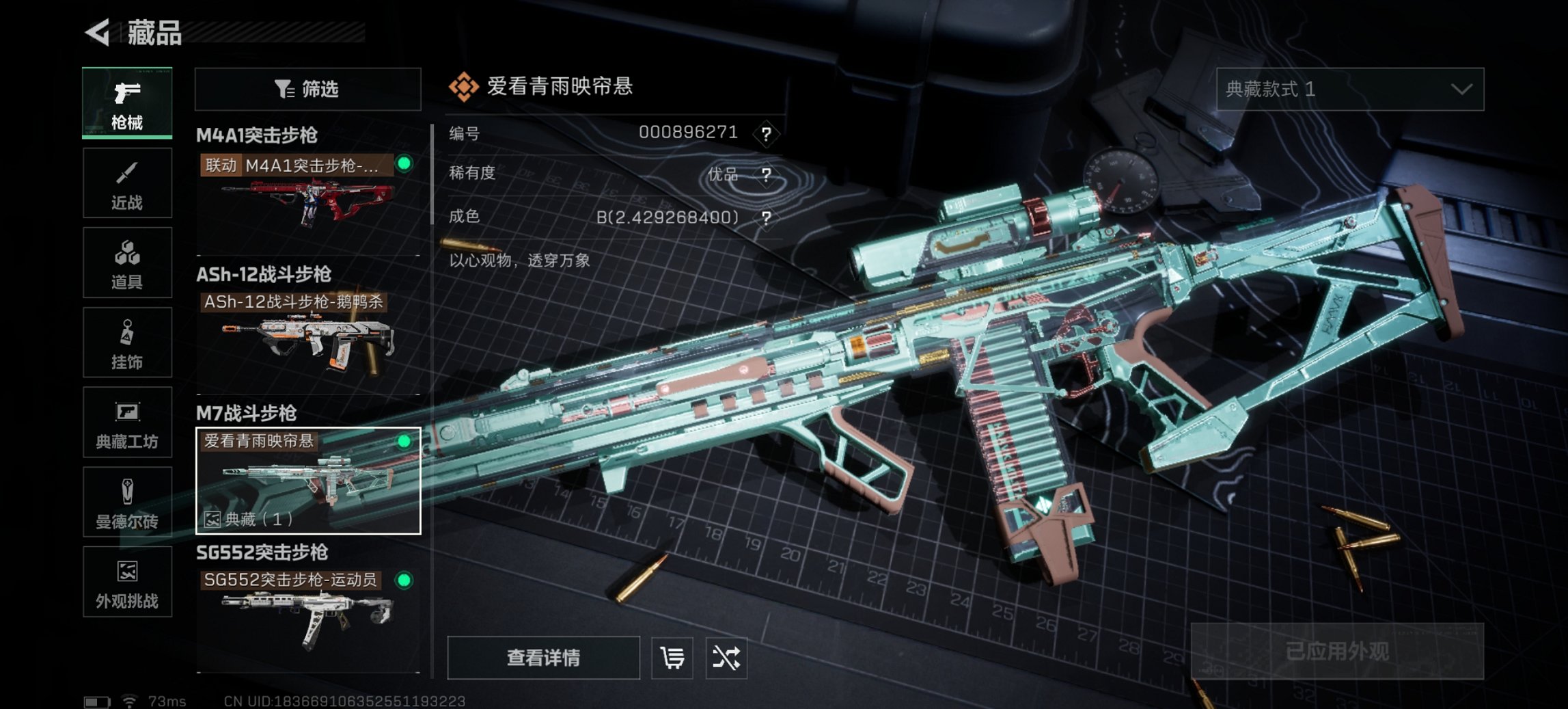
Task: Enter the 典藏工坊 collection workshop
Action: point(126,424)
